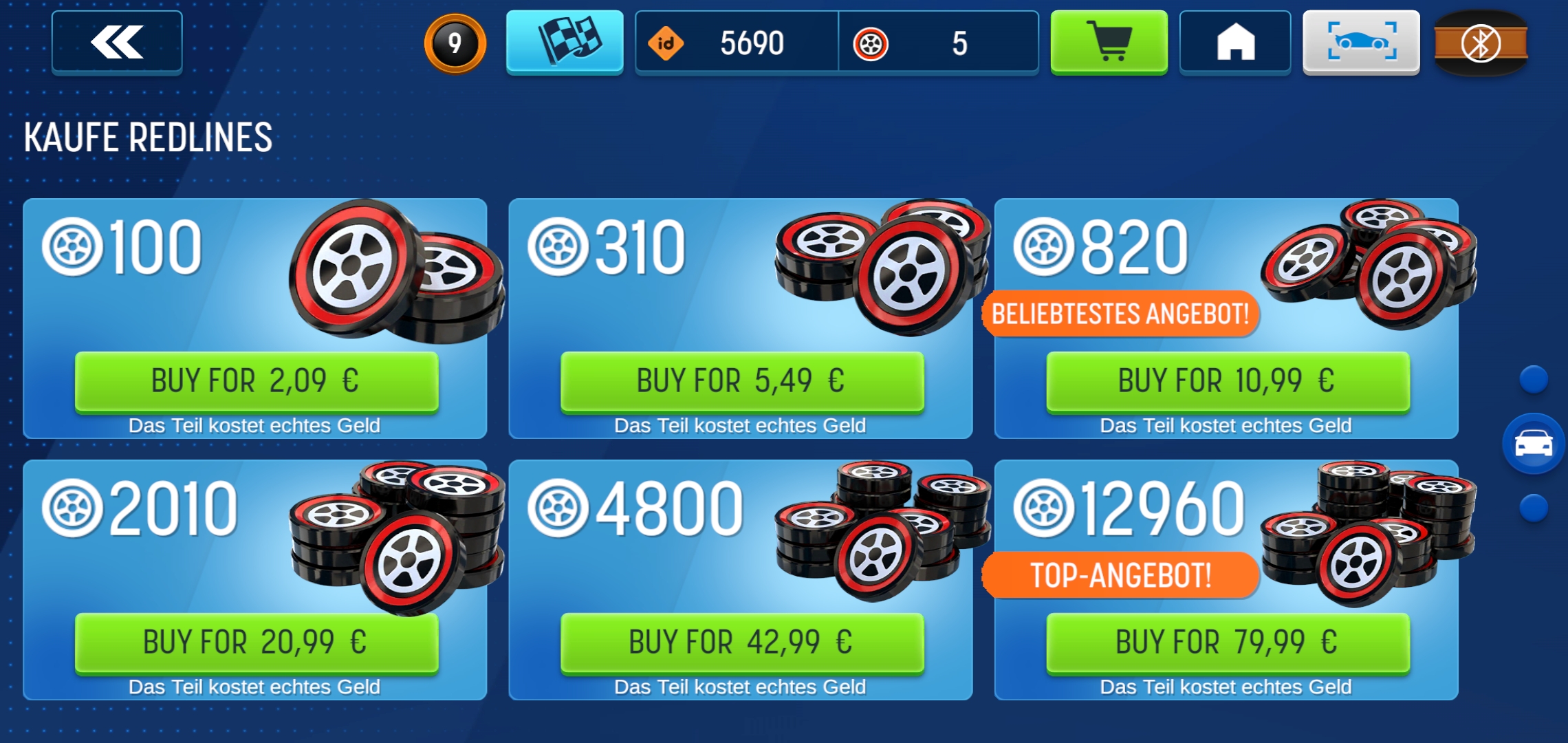Tap the ID coins balance of 5690
This screenshot has width=1568, height=743.
pos(736,43)
